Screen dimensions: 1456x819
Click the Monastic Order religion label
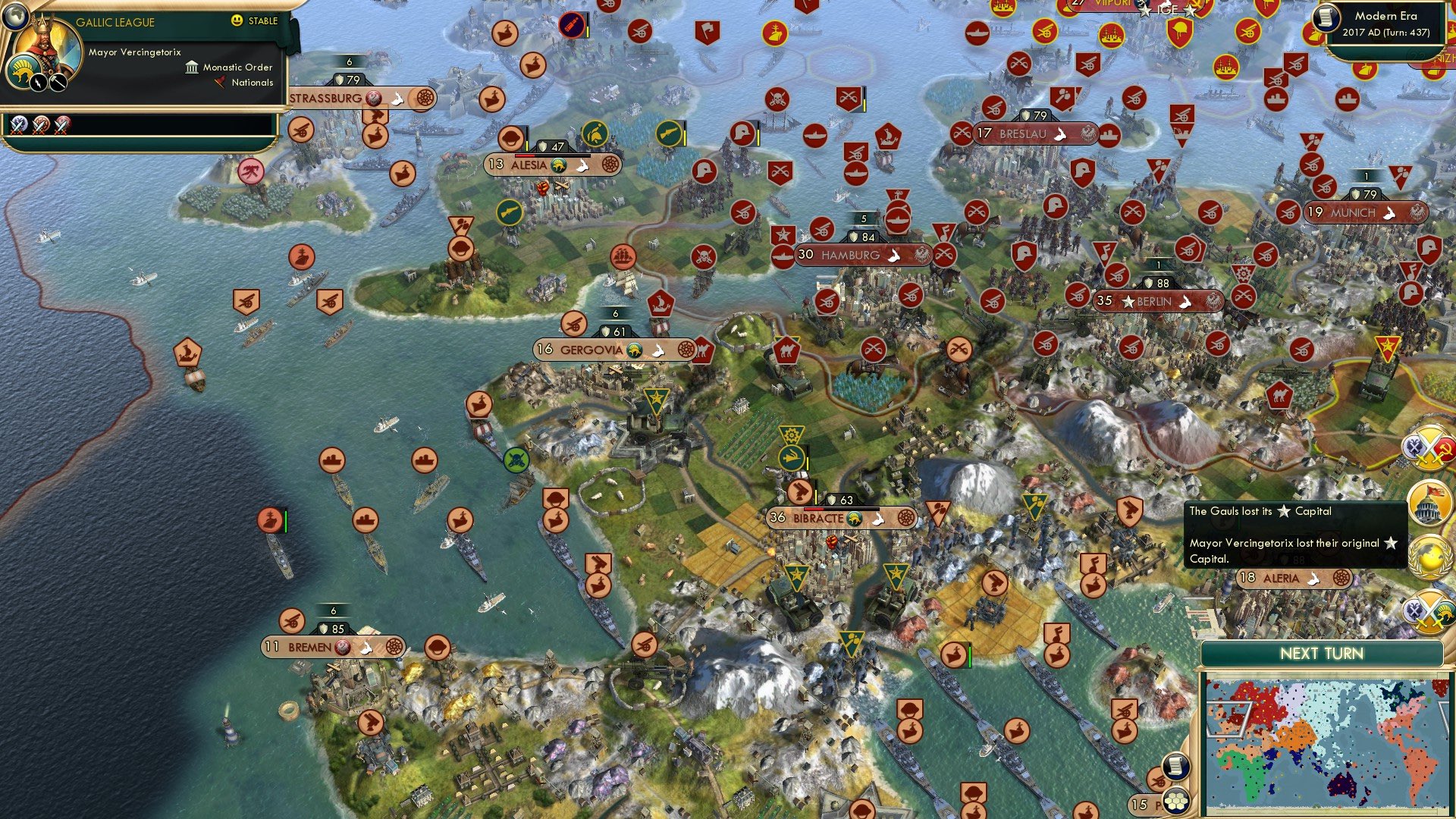point(236,67)
